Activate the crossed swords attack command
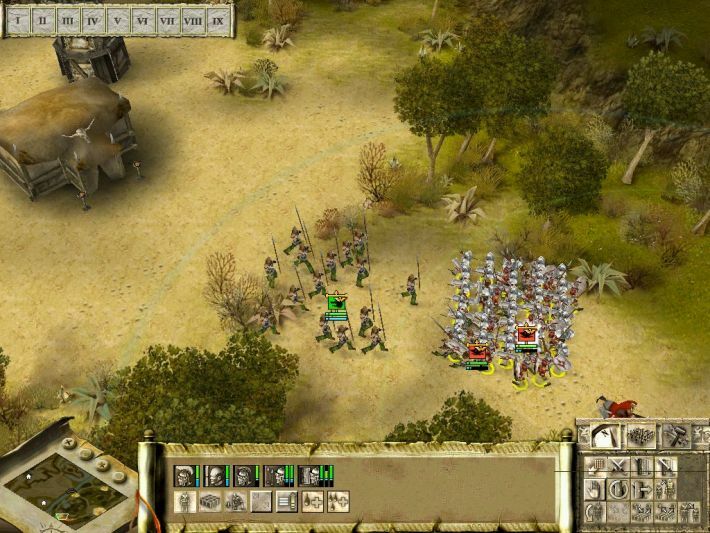 point(618,466)
